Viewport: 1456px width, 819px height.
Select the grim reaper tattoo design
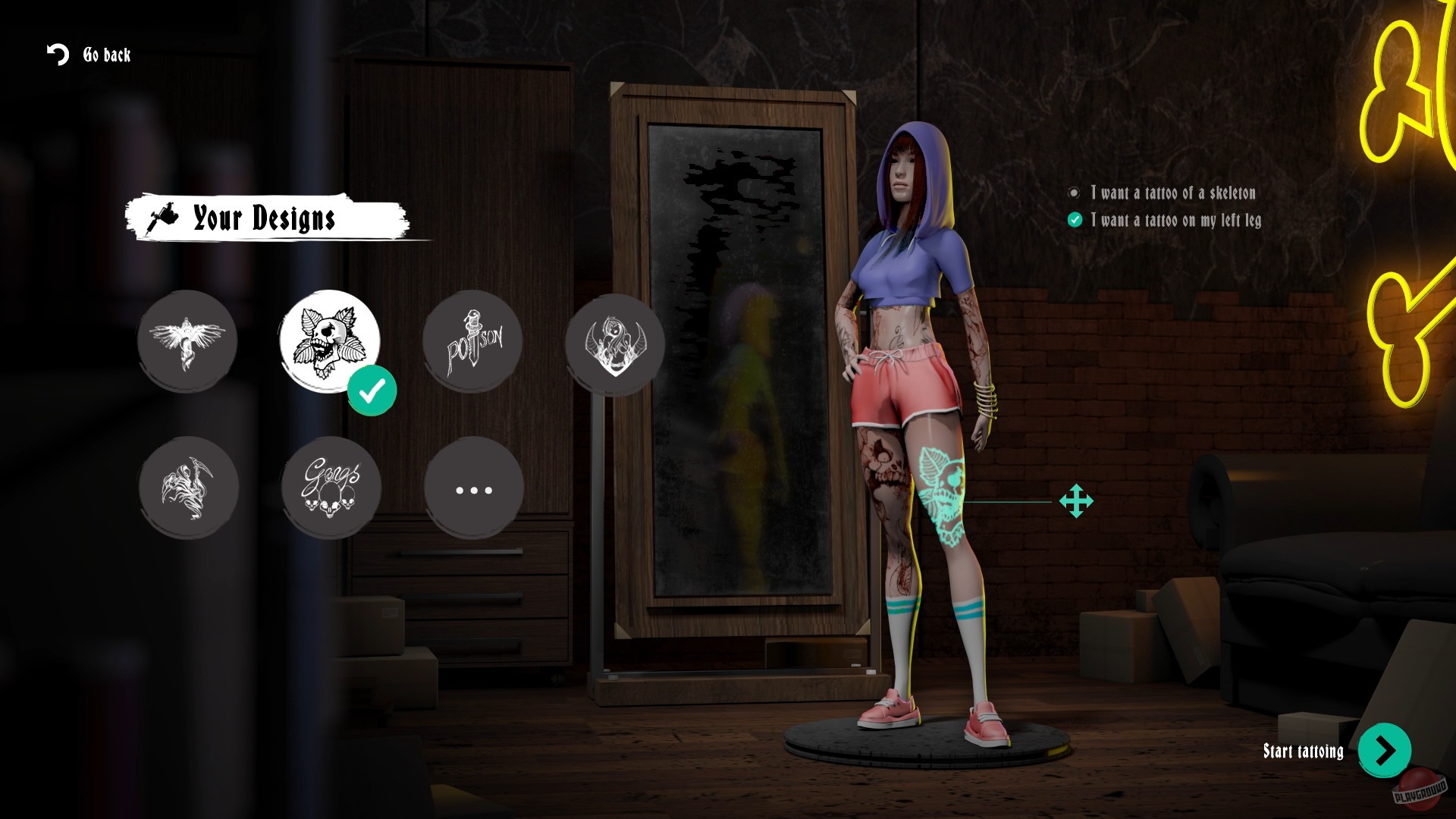click(x=190, y=488)
